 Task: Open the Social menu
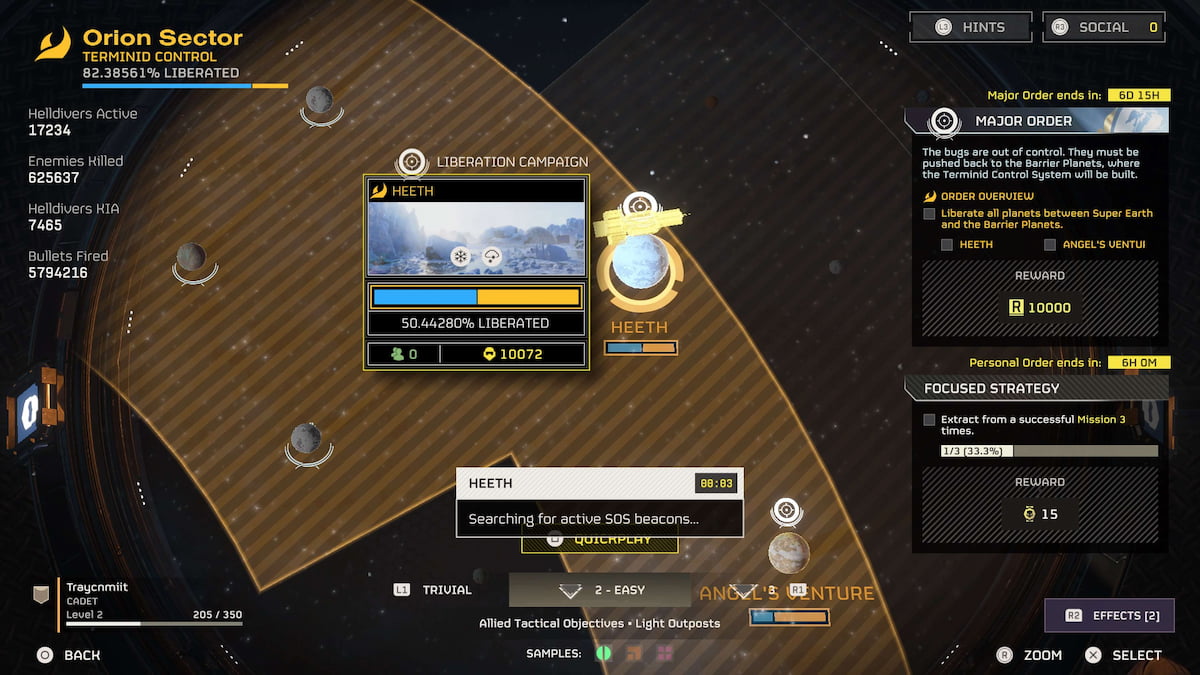pyautogui.click(x=1104, y=27)
